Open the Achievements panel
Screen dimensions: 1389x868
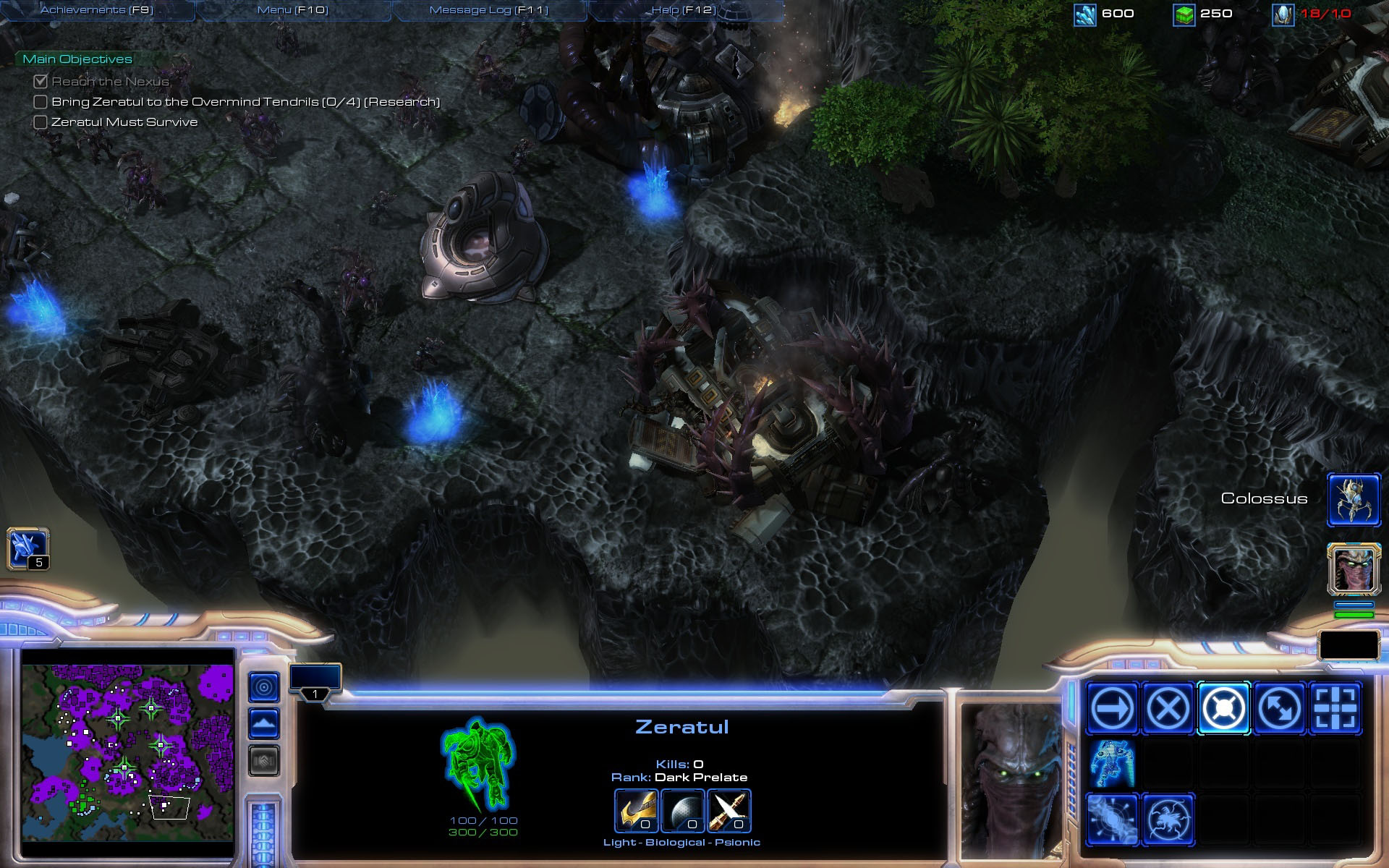[97, 10]
